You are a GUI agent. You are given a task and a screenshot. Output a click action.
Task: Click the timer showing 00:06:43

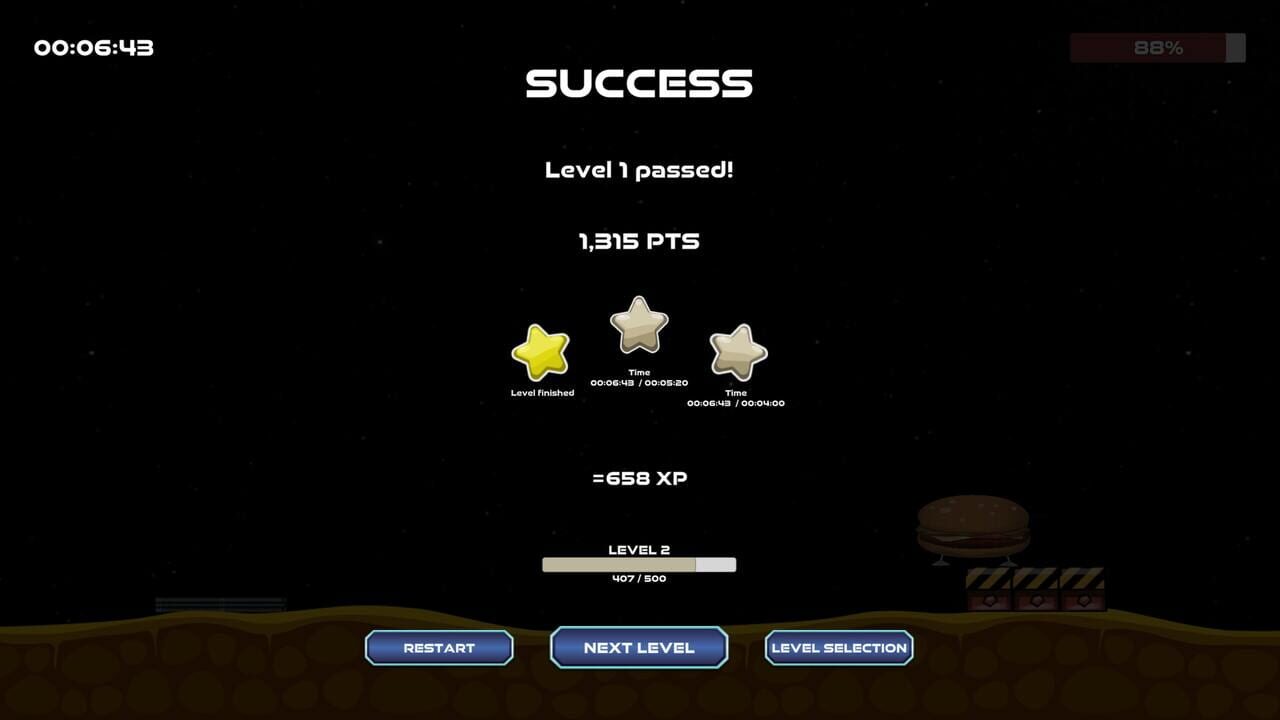pos(93,47)
